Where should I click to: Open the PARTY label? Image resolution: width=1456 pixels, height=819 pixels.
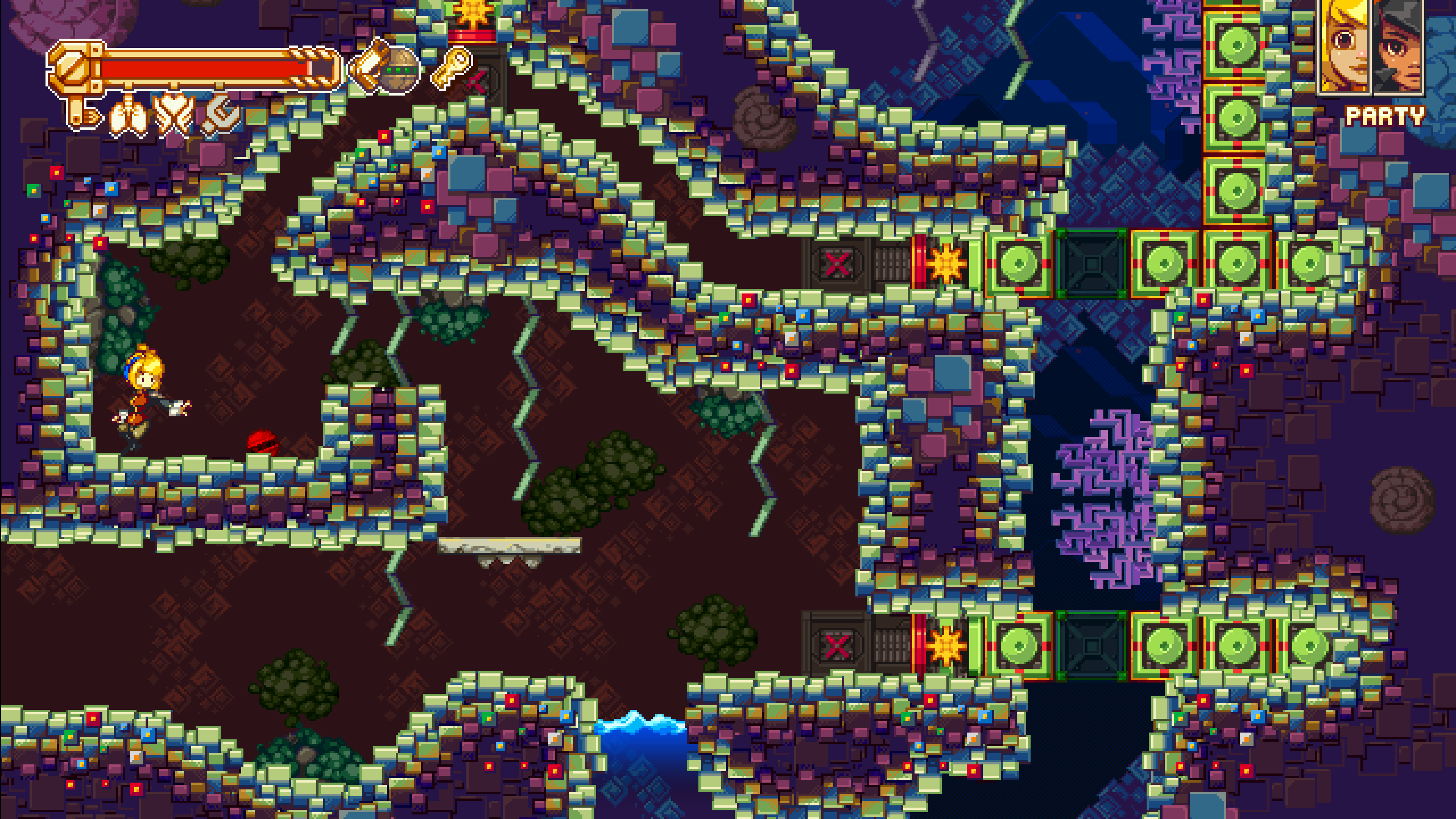(x=1385, y=117)
